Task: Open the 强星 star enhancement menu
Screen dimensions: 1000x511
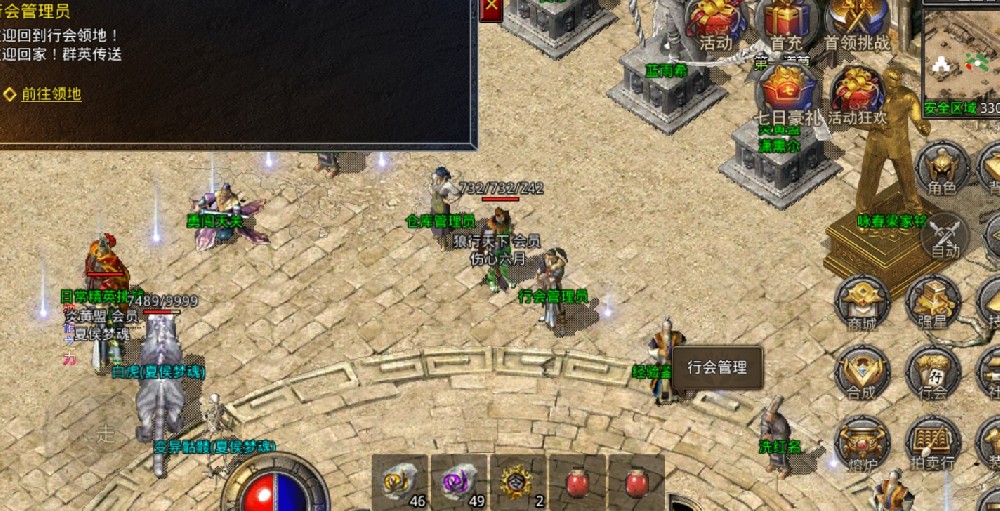Action: (x=933, y=303)
